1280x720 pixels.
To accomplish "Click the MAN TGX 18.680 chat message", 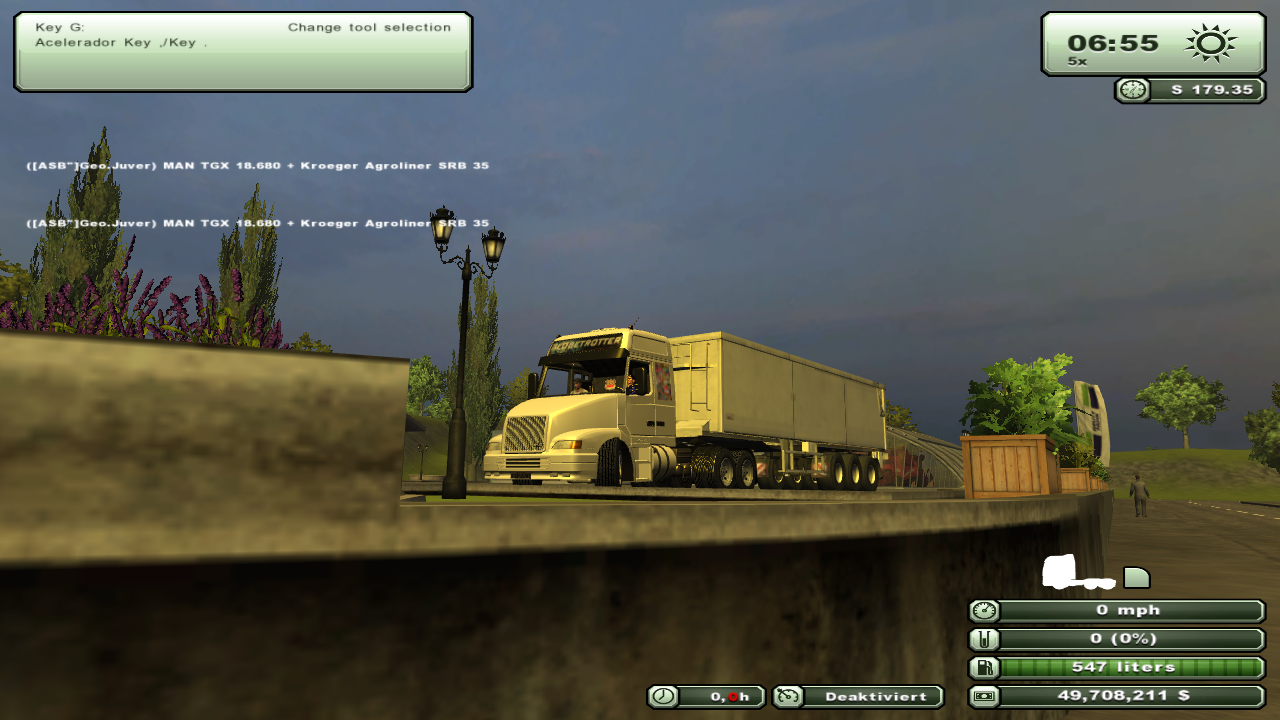I will [x=257, y=166].
